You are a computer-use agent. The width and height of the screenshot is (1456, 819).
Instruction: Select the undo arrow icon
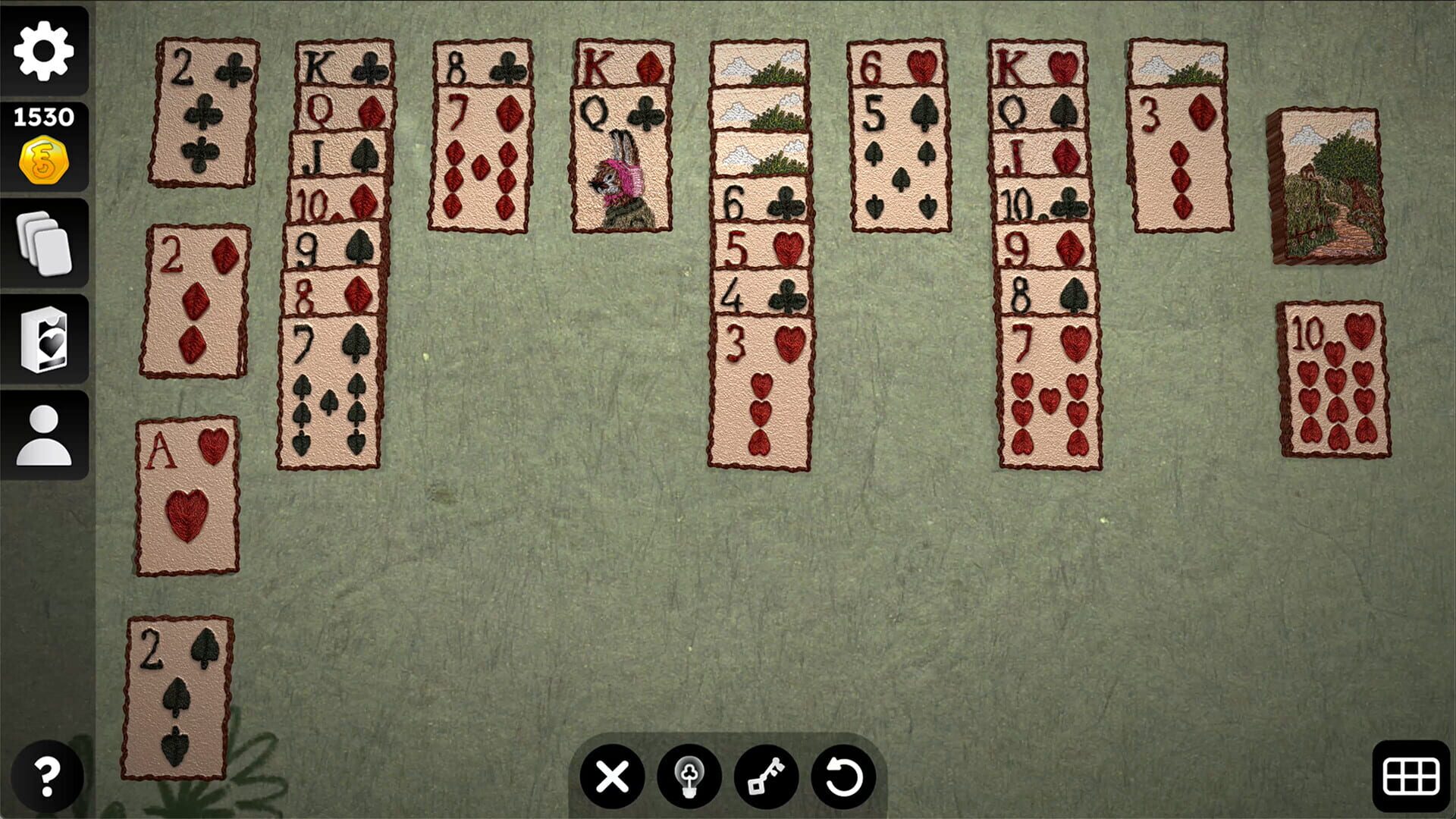click(843, 777)
